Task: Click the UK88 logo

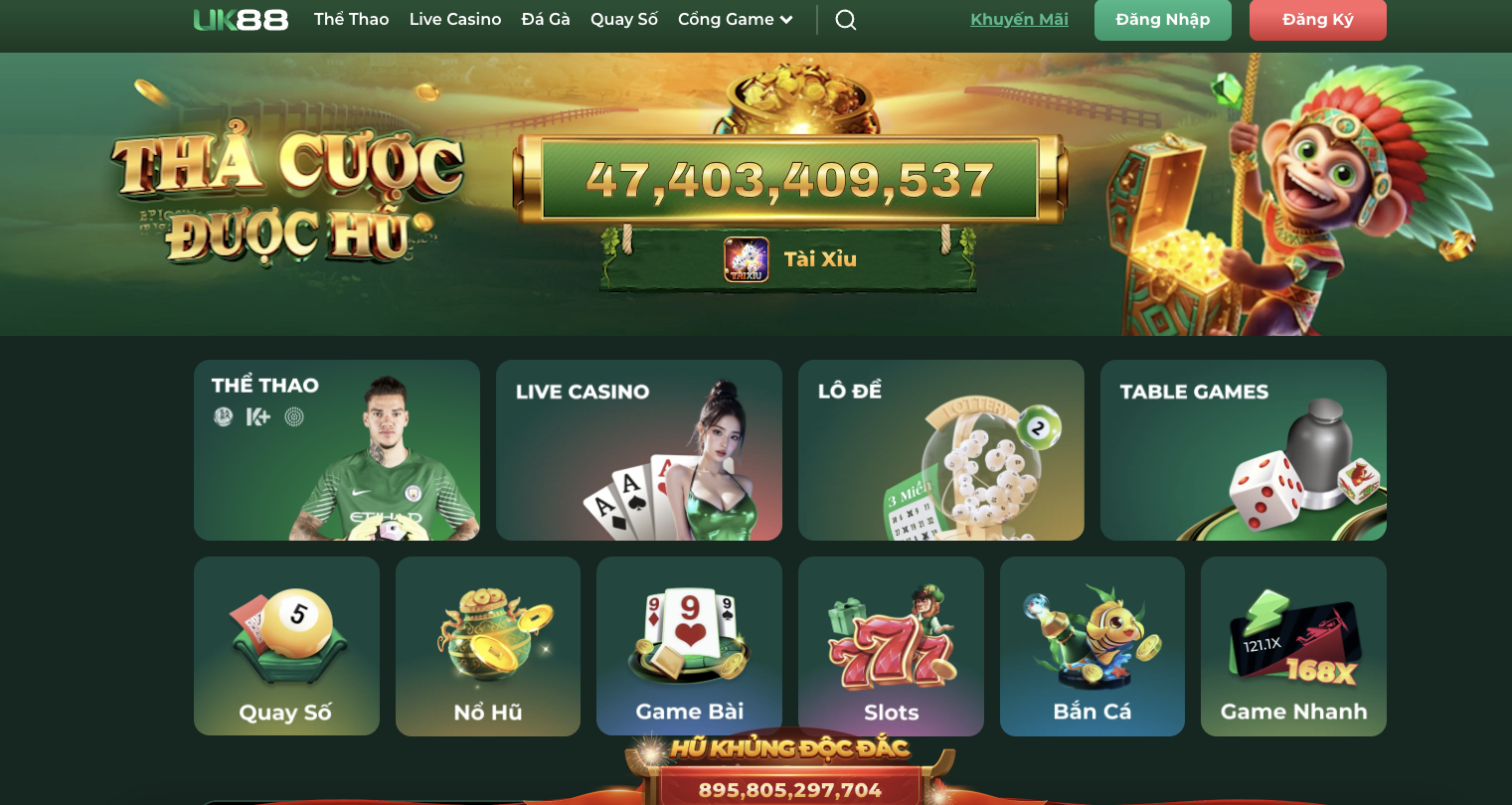Action: pyautogui.click(x=241, y=20)
